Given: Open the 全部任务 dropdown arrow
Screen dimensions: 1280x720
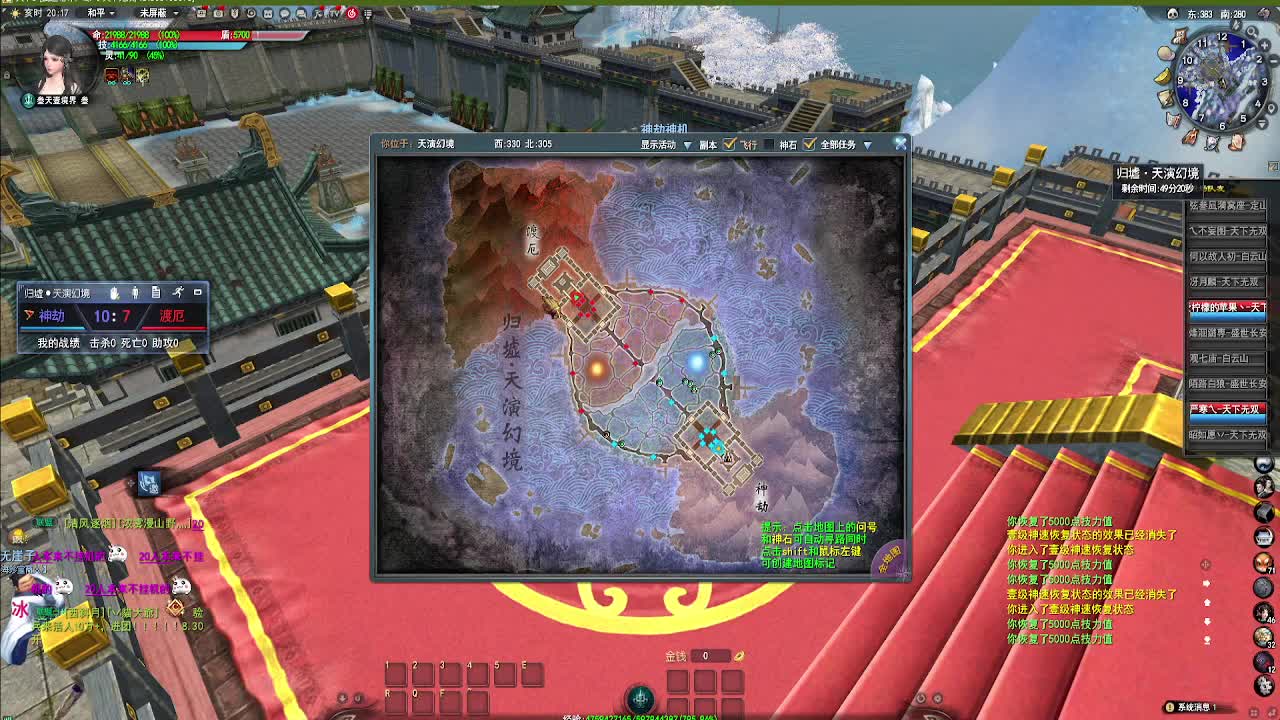Looking at the screenshot, I should tap(868, 145).
